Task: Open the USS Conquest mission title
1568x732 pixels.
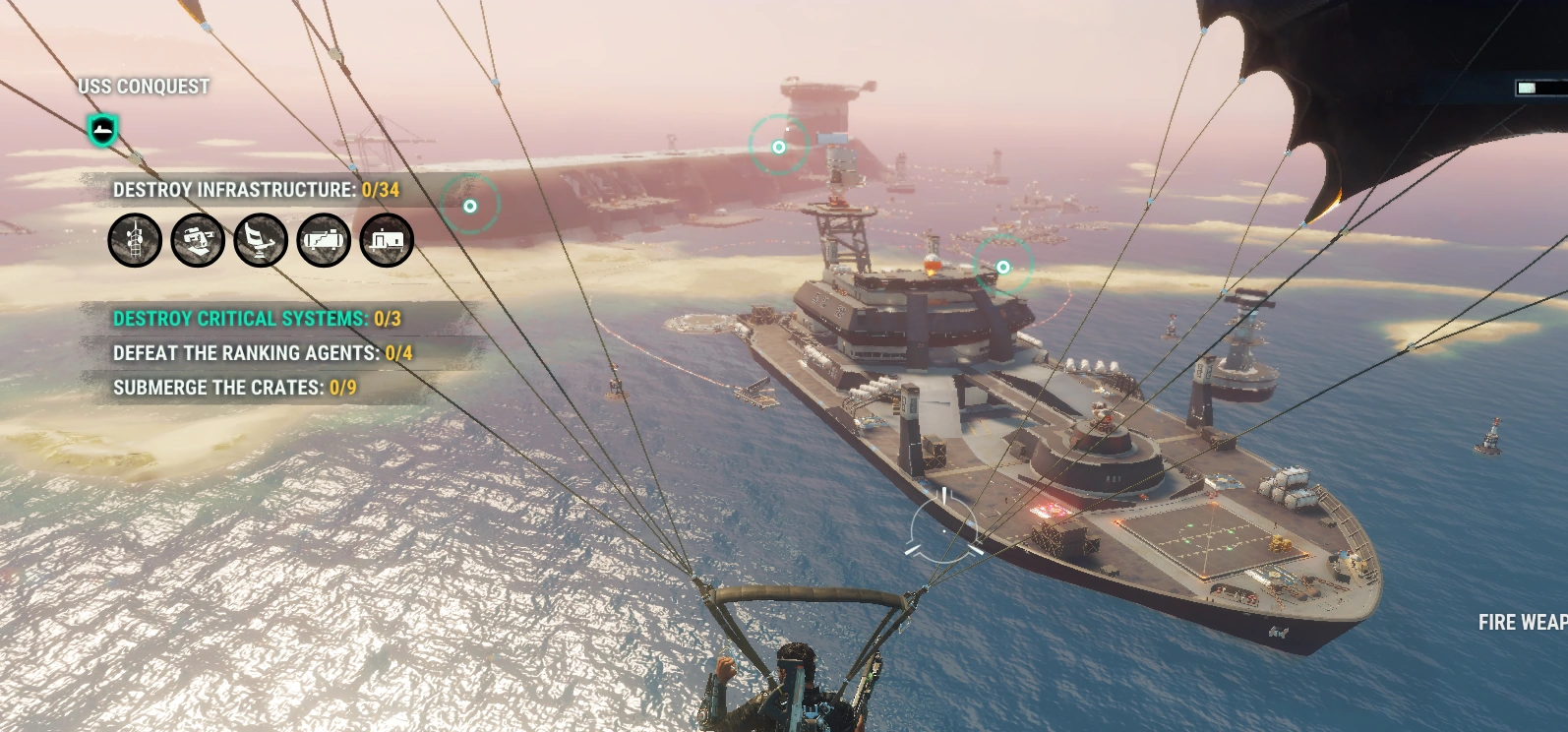Action: (143, 87)
